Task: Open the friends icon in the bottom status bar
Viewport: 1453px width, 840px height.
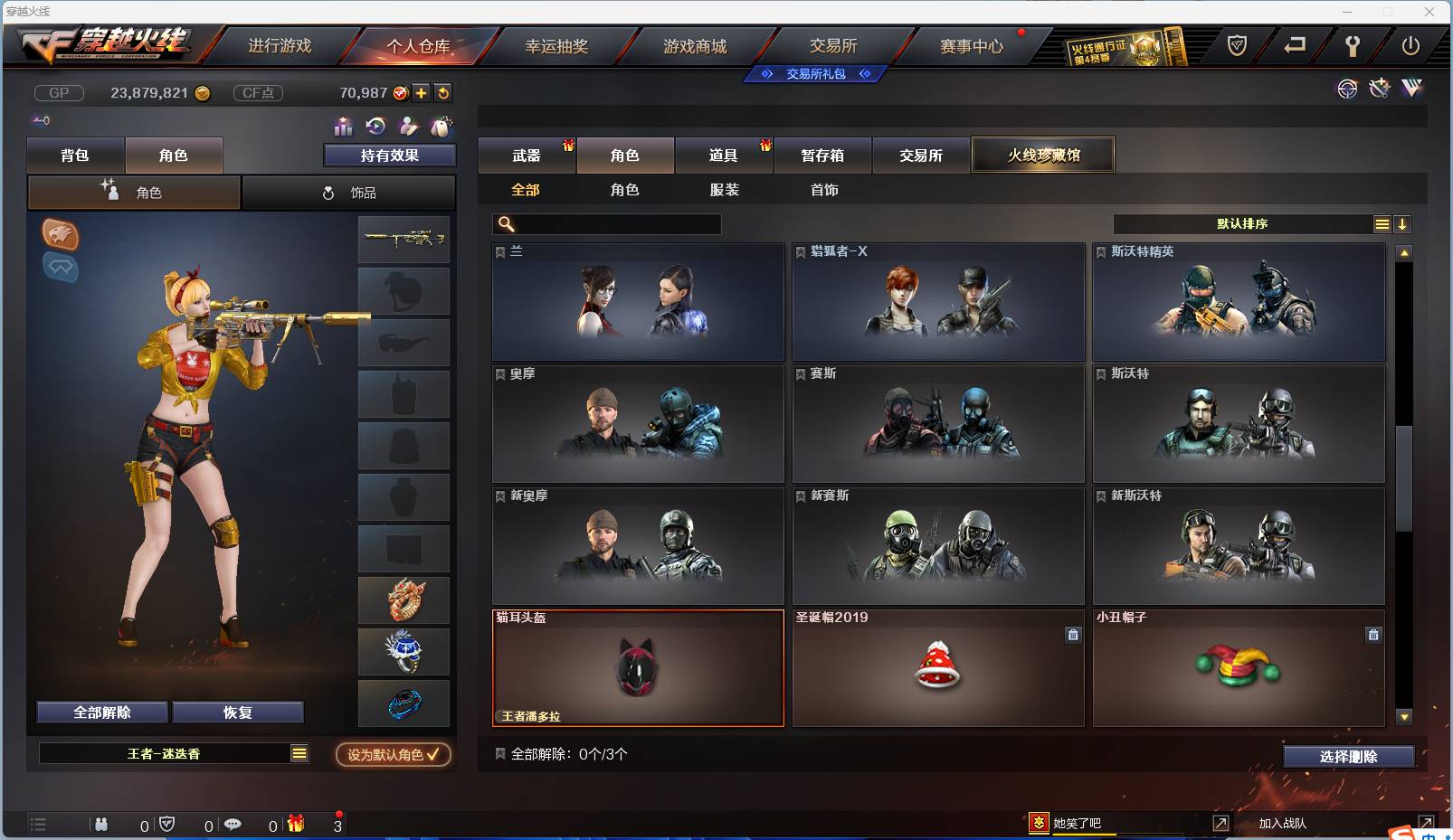Action: click(x=102, y=824)
